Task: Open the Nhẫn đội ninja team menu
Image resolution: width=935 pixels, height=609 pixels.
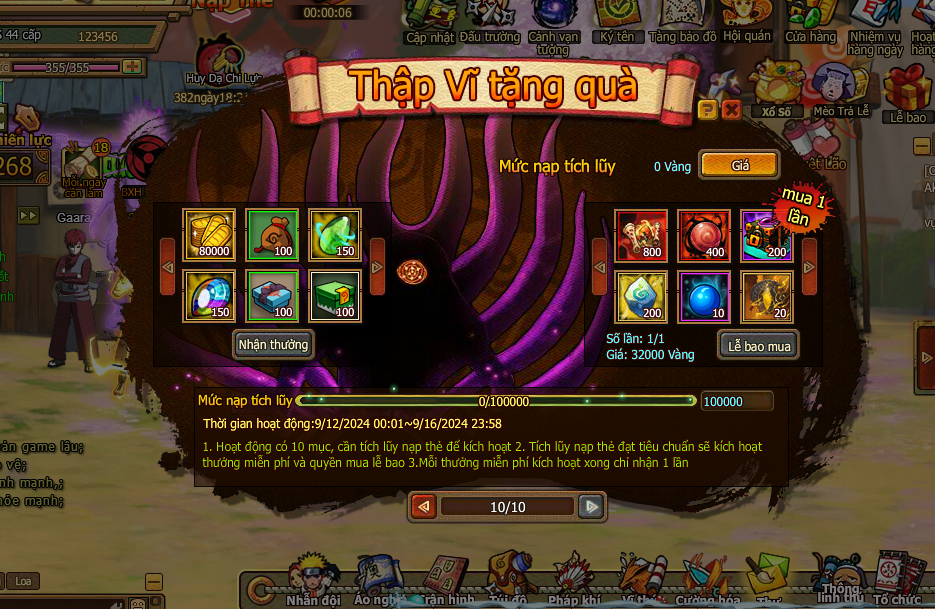Action: [313, 582]
